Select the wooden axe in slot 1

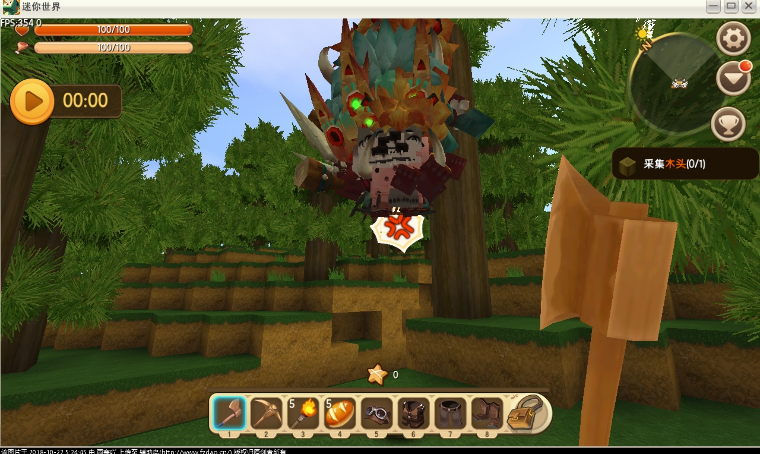tap(230, 413)
